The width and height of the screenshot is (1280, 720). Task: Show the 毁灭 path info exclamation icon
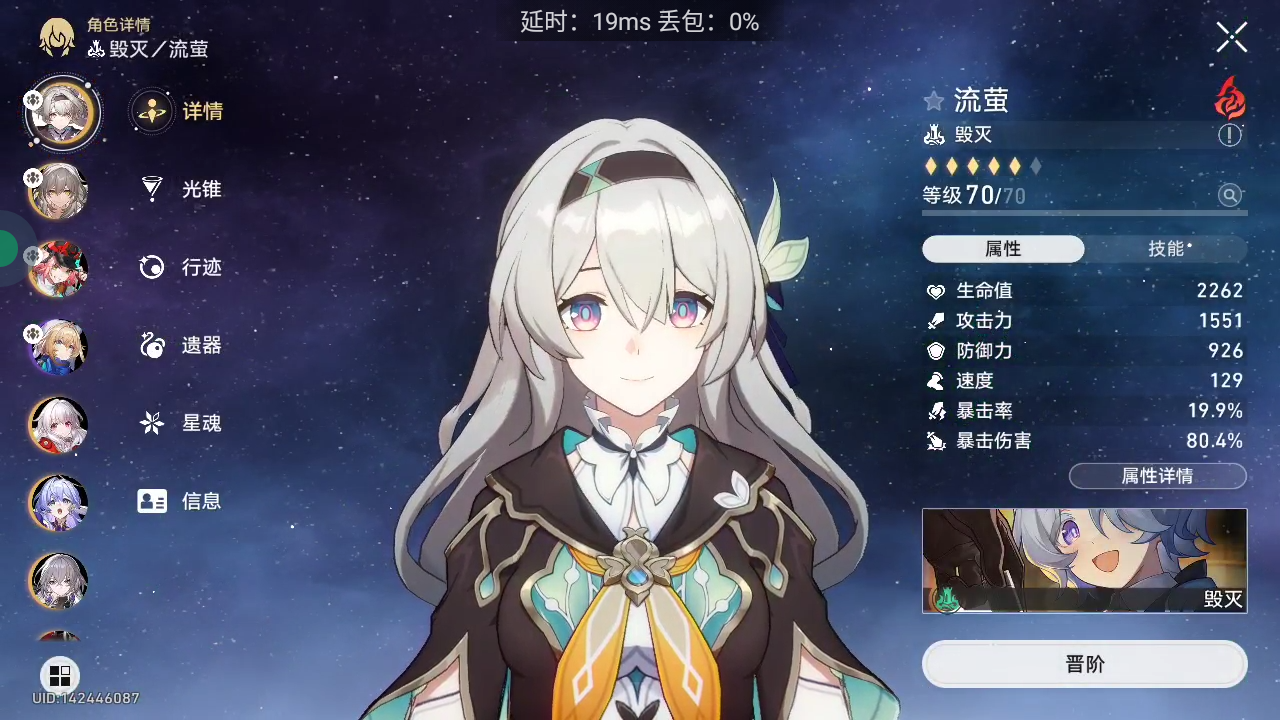click(1230, 135)
